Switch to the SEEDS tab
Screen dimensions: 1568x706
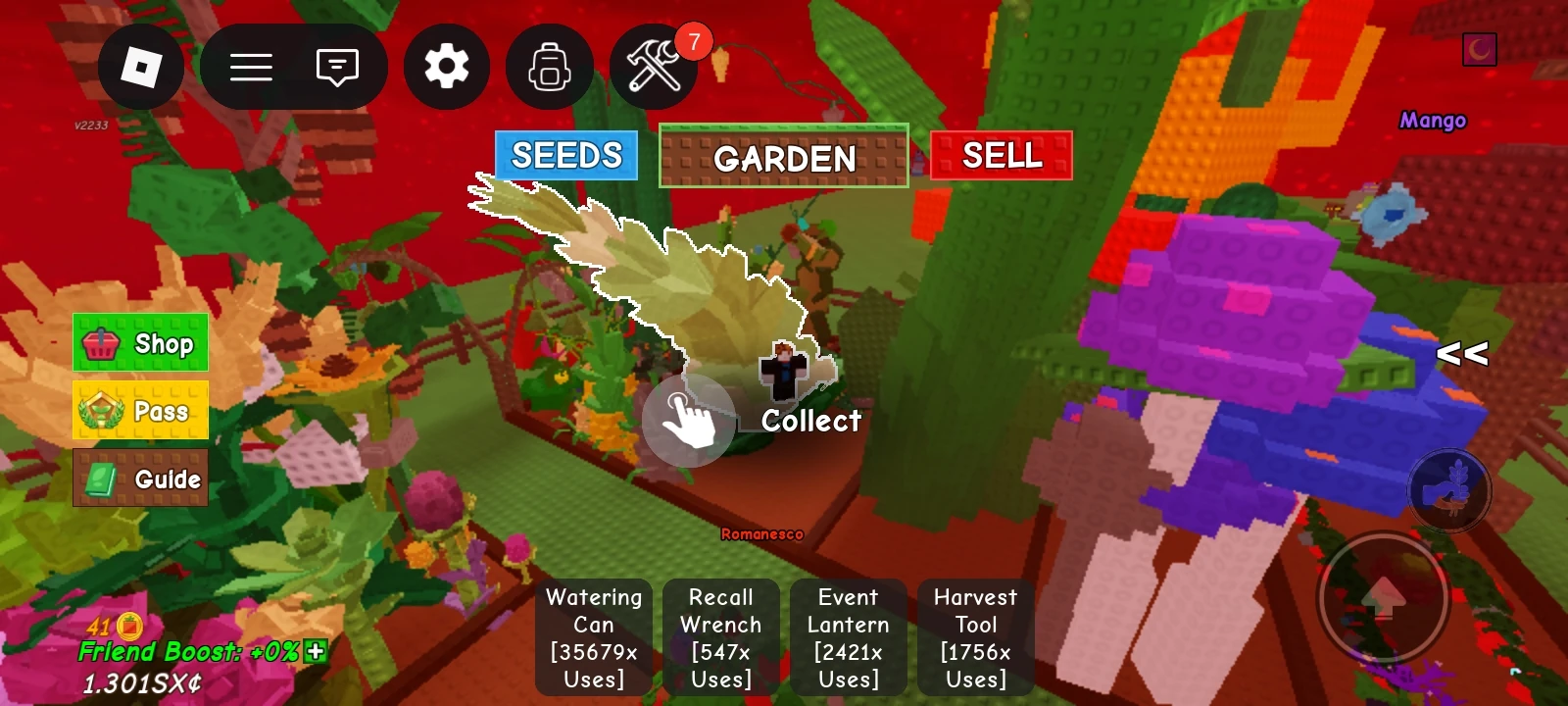click(x=565, y=155)
